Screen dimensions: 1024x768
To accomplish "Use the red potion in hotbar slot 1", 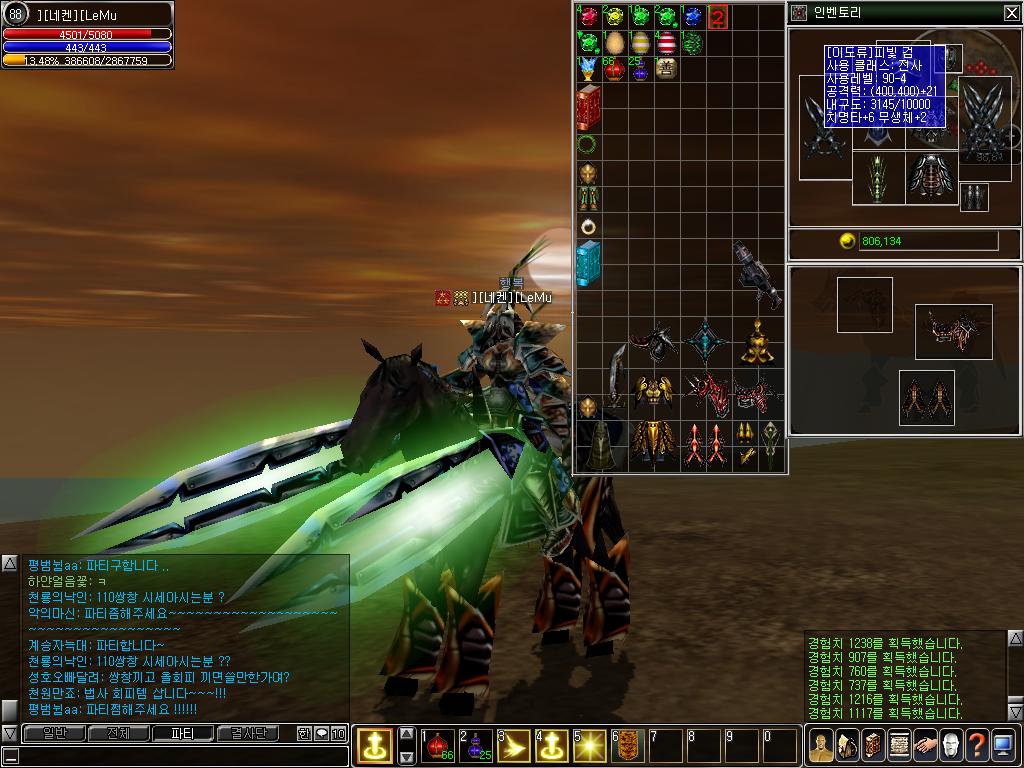I will (x=437, y=745).
